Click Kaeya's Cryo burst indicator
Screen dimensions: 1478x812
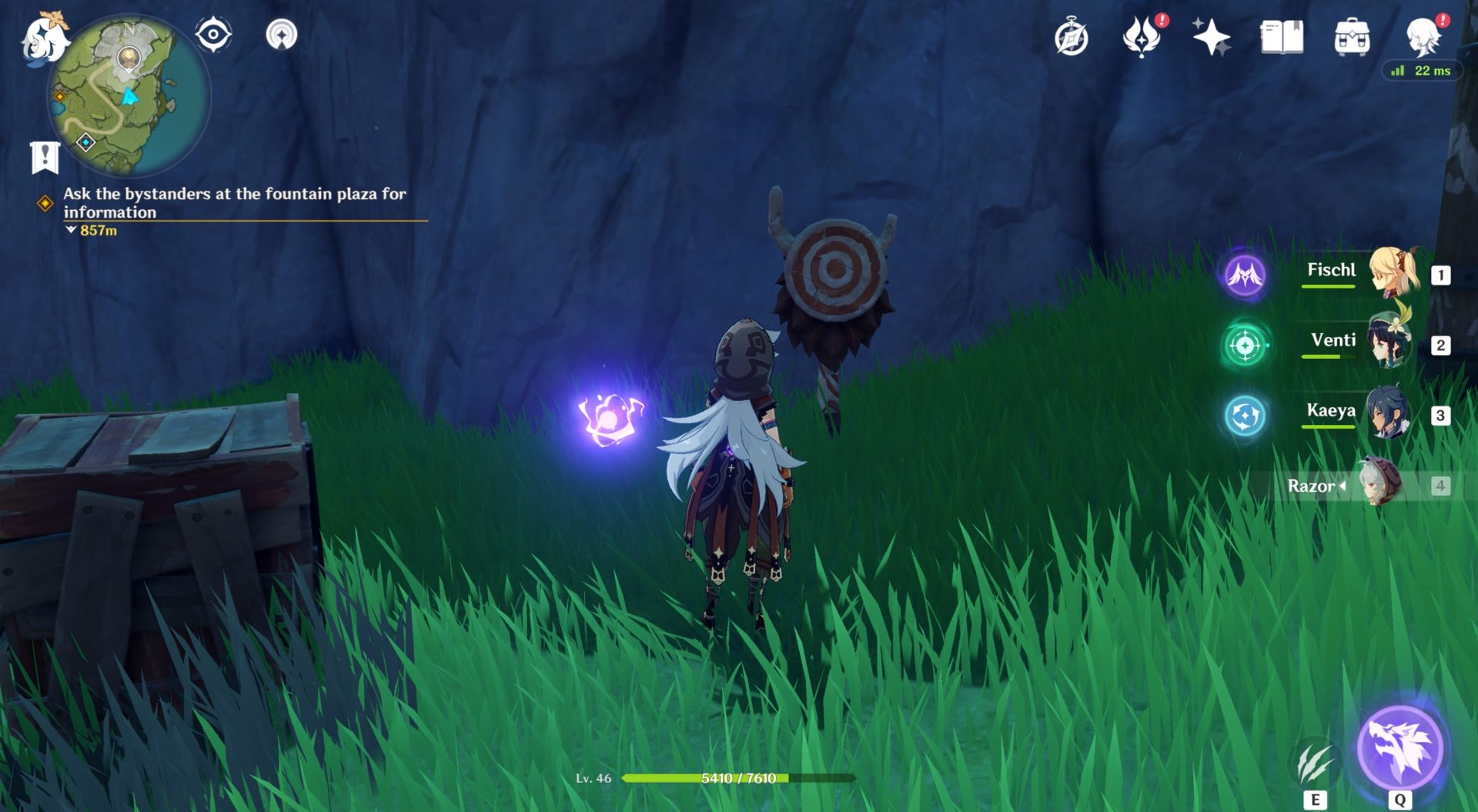pos(1244,414)
